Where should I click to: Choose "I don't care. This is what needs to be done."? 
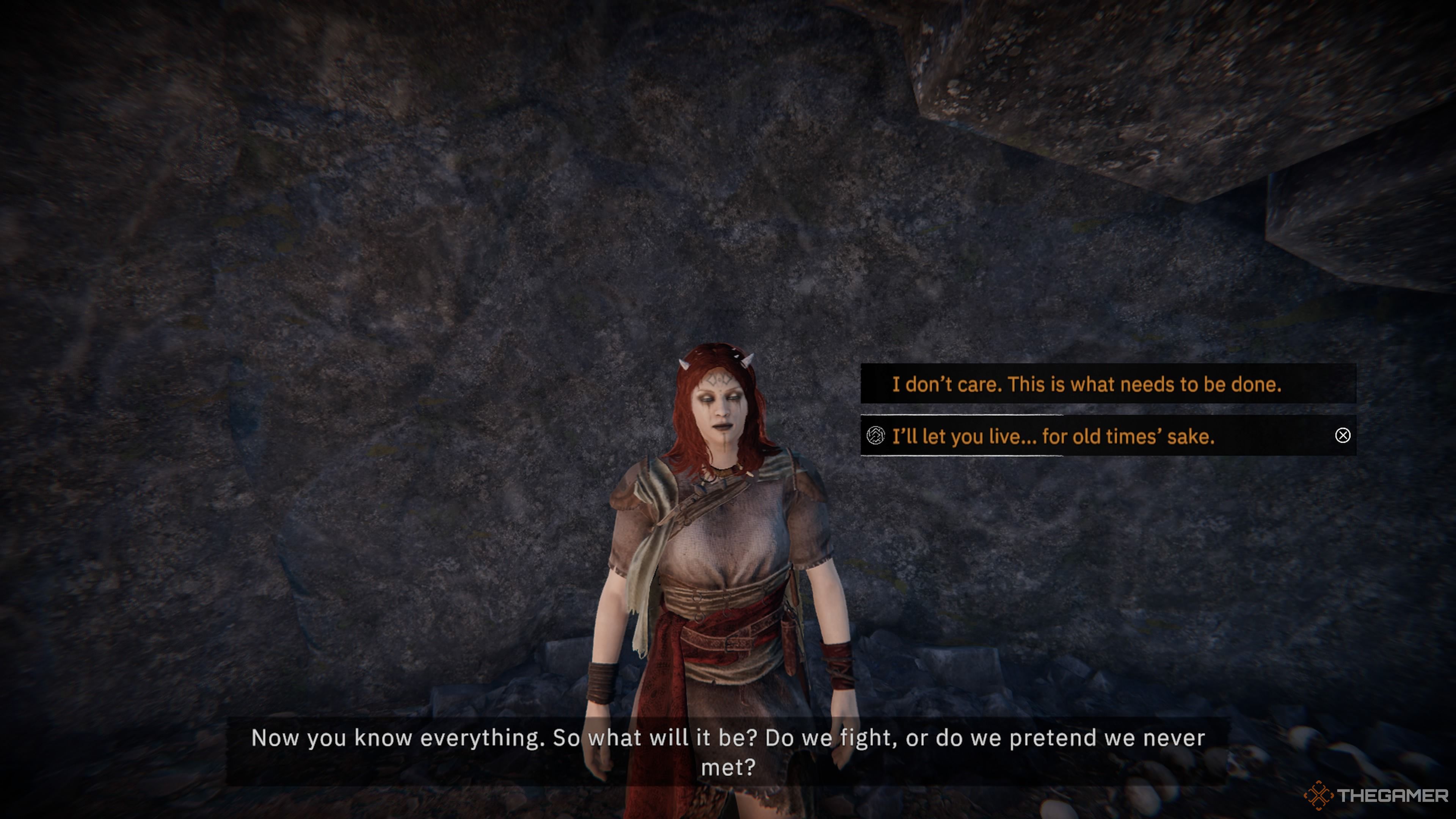point(1086,384)
